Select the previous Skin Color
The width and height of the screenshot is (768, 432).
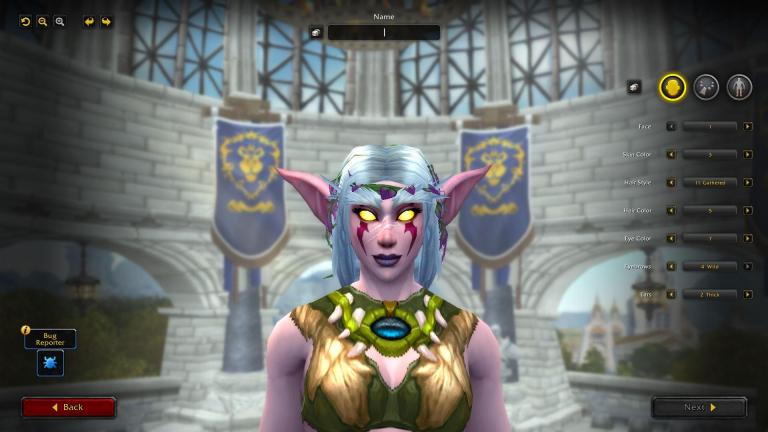point(671,154)
